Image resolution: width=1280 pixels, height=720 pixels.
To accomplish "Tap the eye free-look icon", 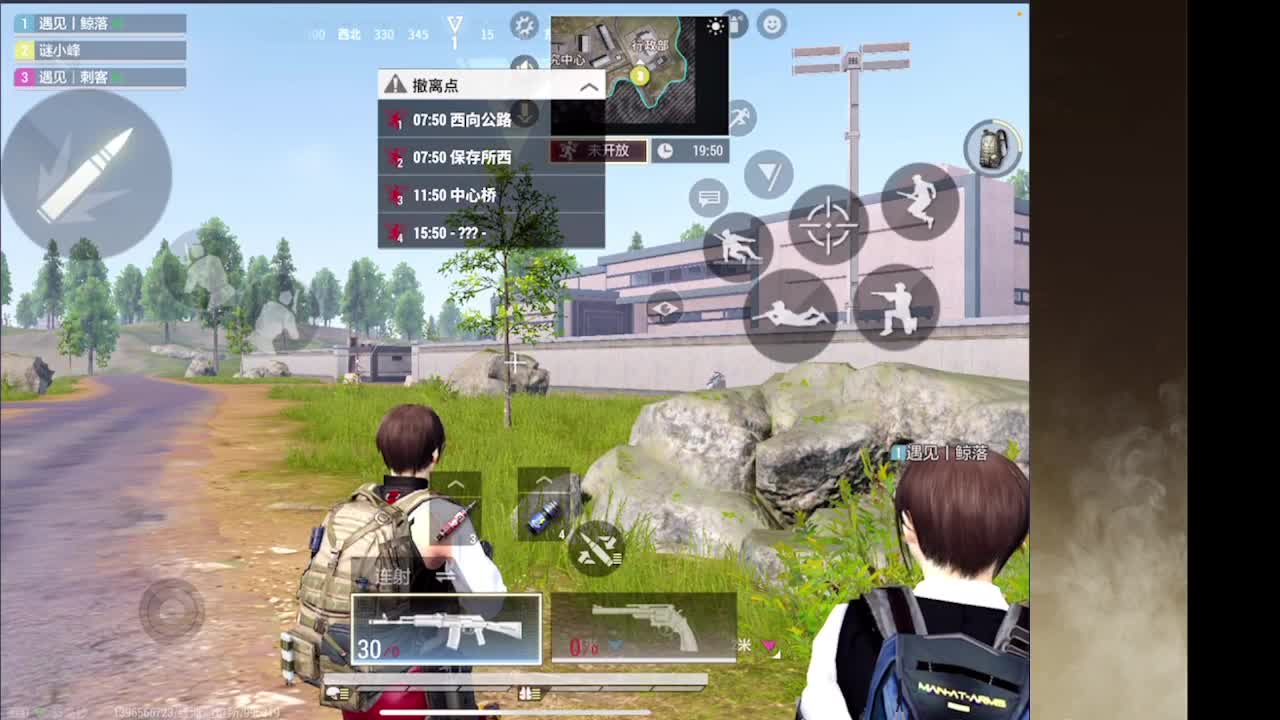I will [665, 308].
